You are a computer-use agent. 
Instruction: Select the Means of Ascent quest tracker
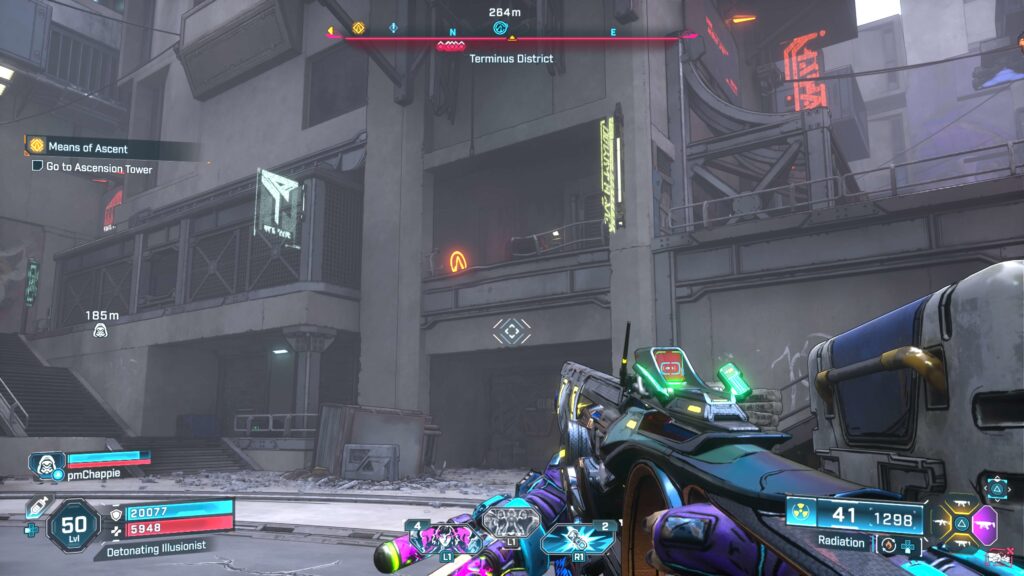[x=85, y=148]
